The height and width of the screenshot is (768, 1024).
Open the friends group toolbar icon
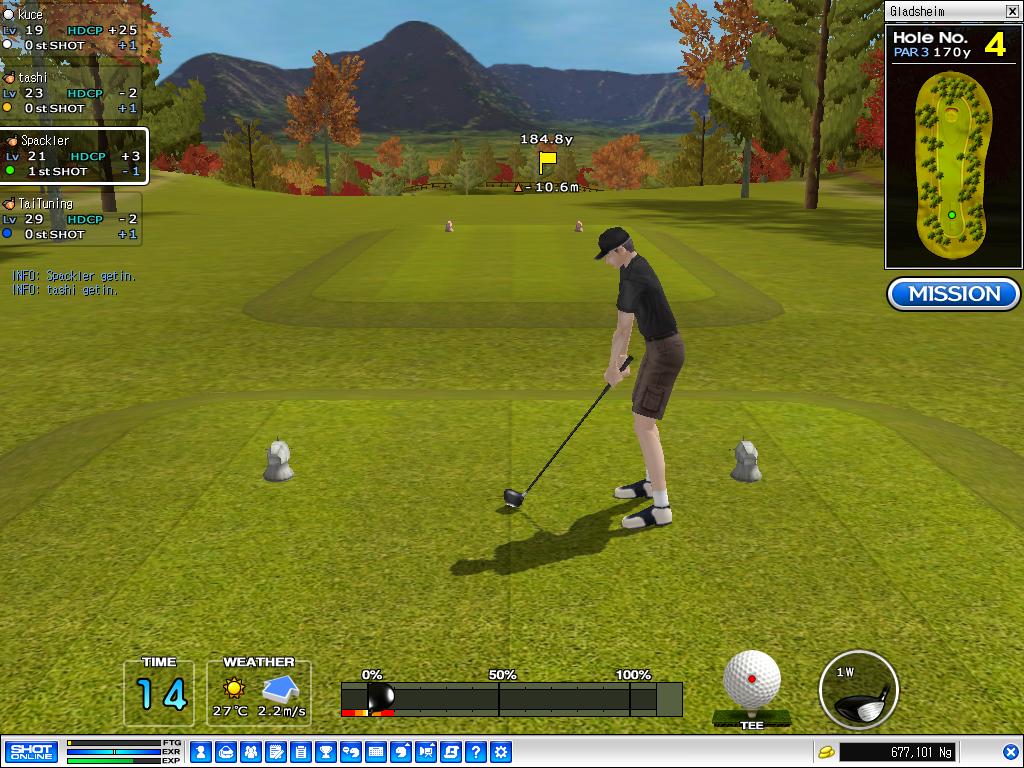coord(251,752)
